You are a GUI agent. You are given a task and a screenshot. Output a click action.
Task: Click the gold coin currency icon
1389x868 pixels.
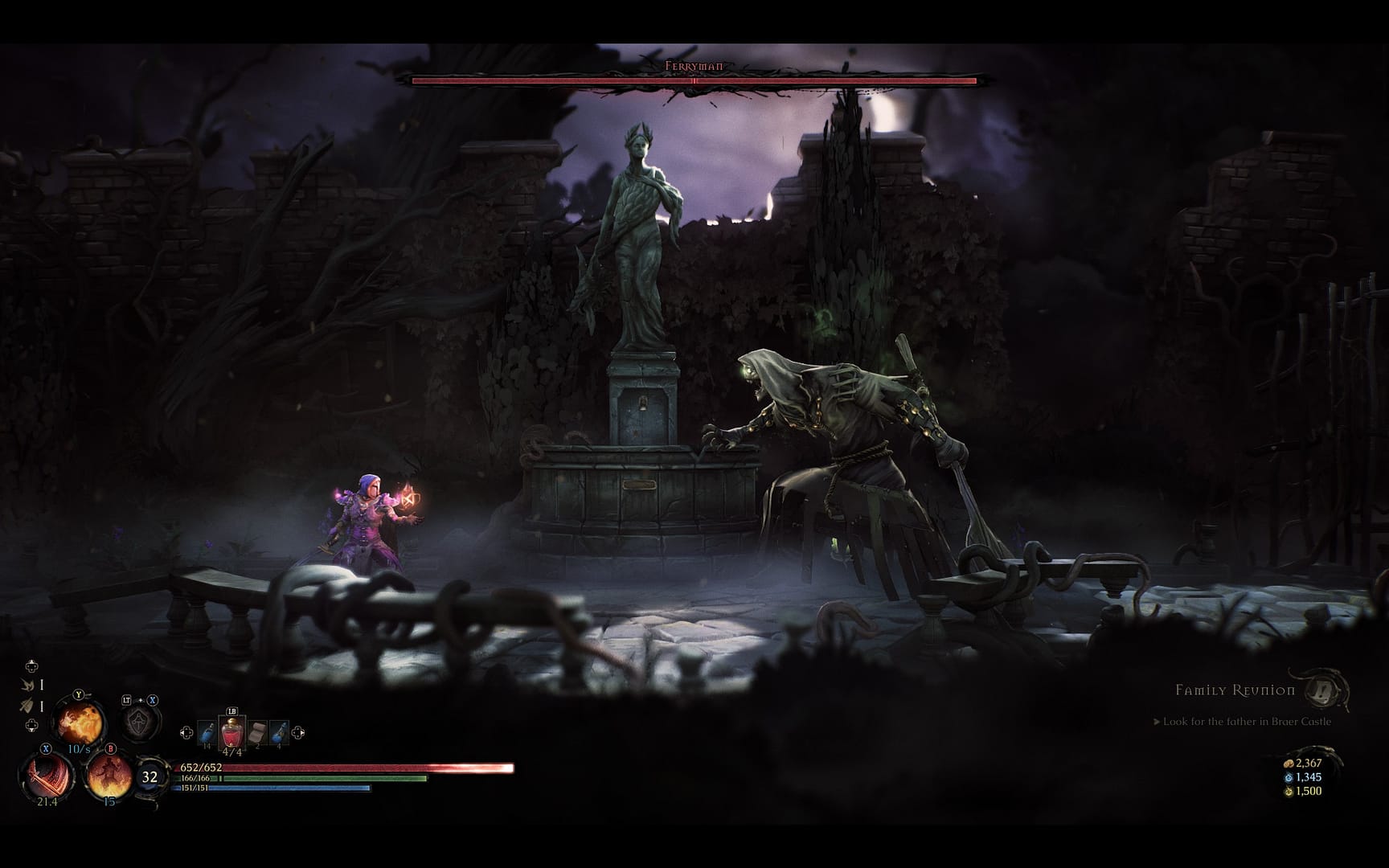(1289, 764)
